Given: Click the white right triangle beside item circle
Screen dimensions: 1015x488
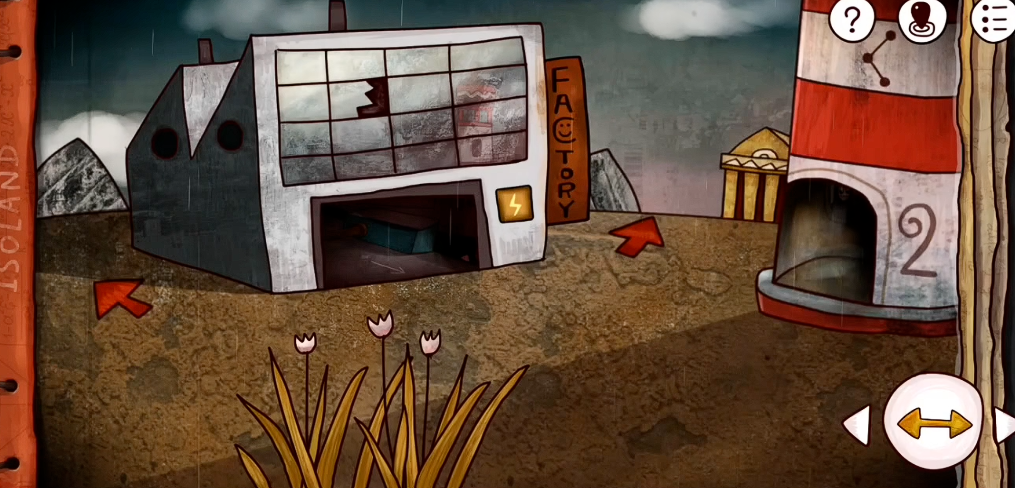Looking at the screenshot, I should tap(1004, 425).
